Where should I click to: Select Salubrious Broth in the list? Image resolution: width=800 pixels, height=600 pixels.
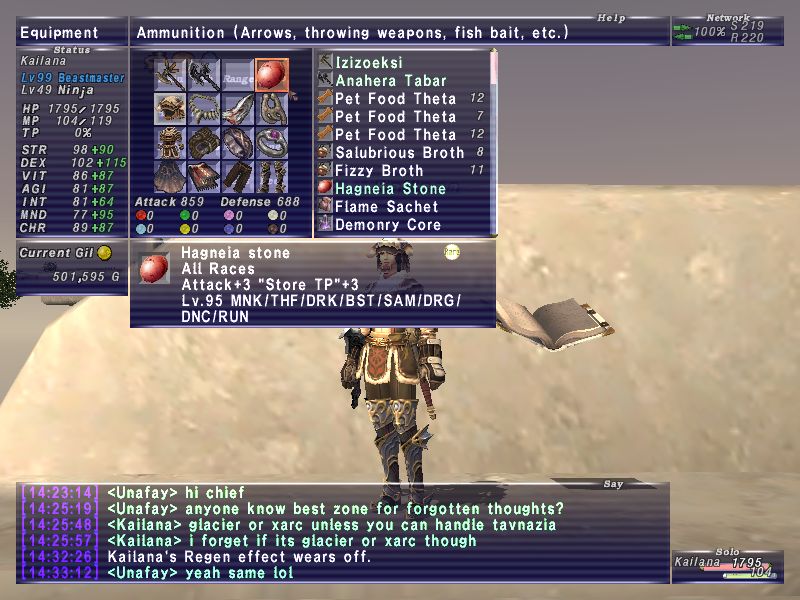click(x=400, y=153)
